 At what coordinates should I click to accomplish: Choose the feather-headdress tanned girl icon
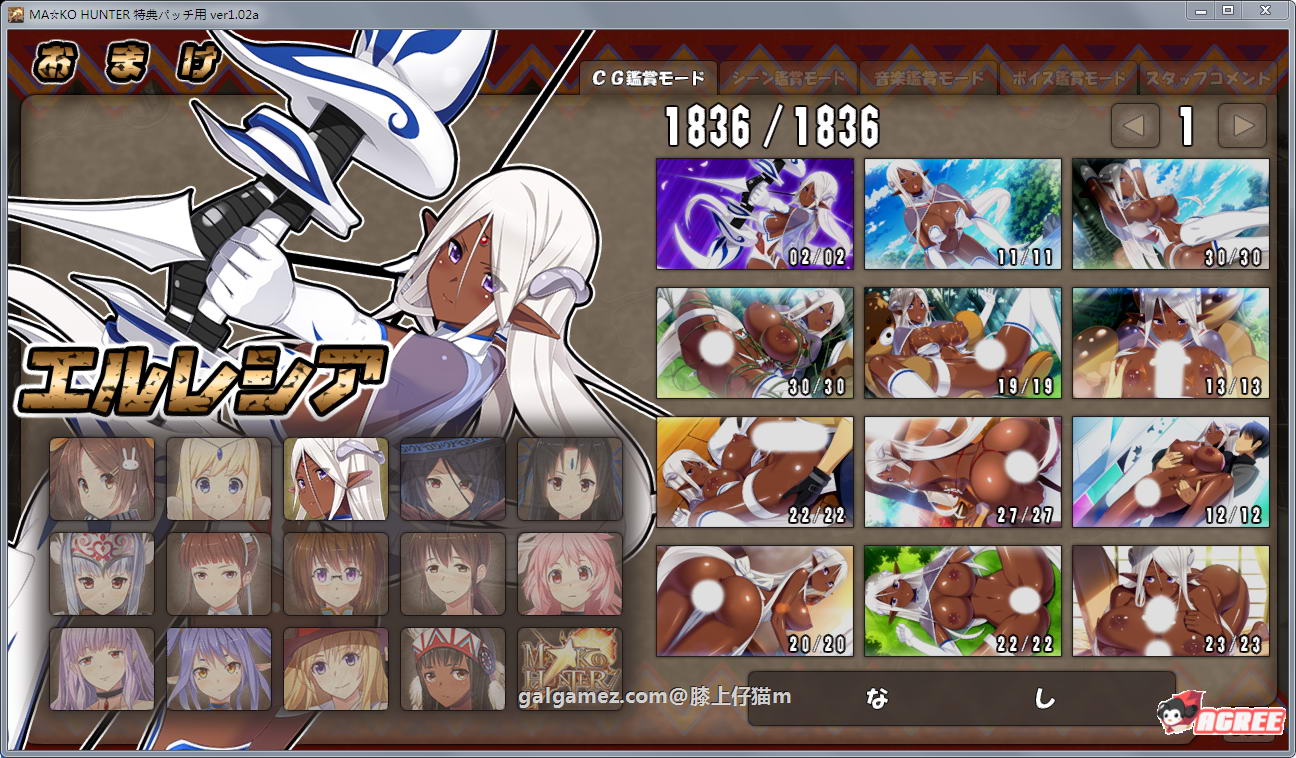pyautogui.click(x=452, y=668)
